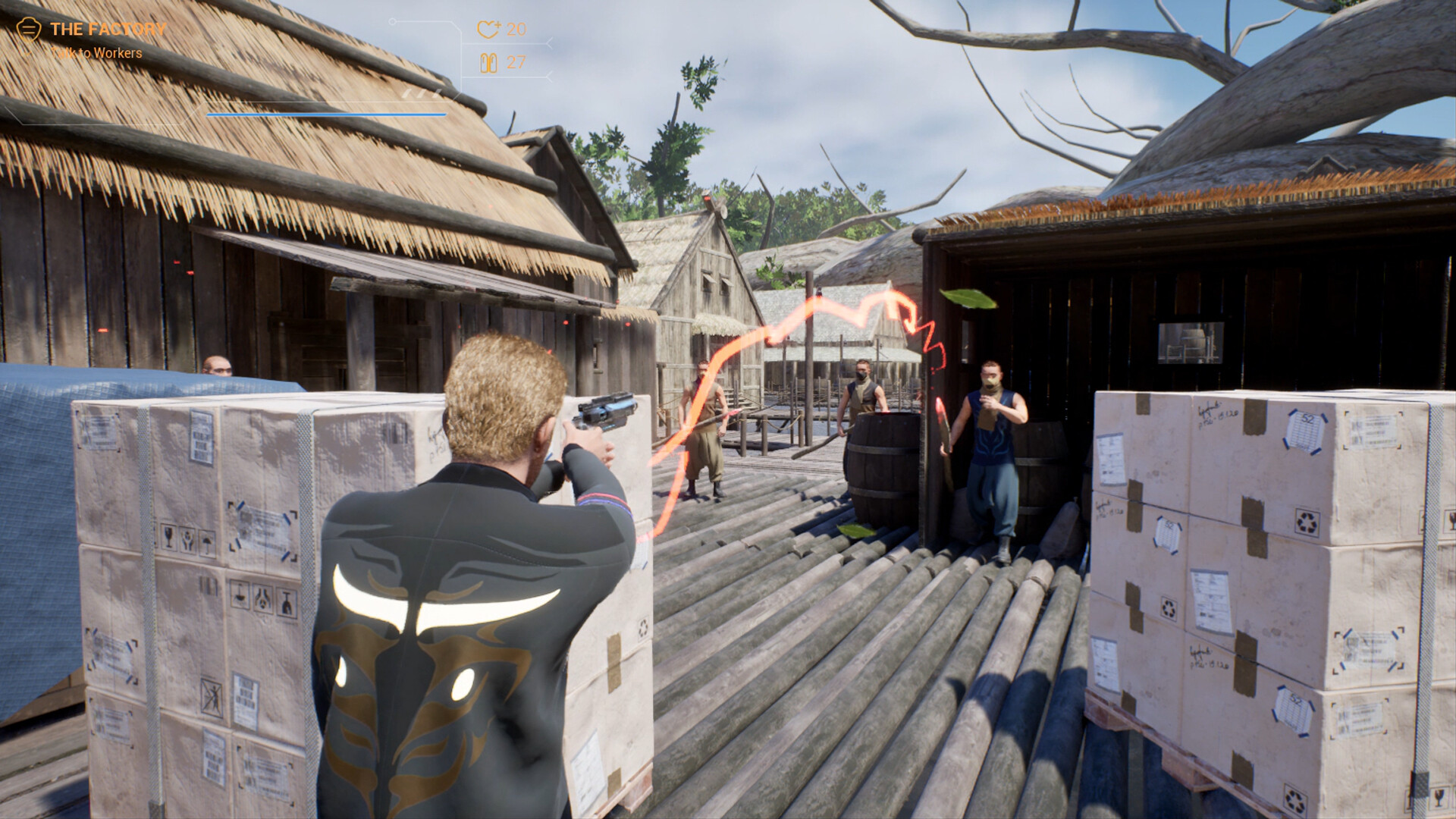Select the heart-shaped health icon

pyautogui.click(x=488, y=30)
